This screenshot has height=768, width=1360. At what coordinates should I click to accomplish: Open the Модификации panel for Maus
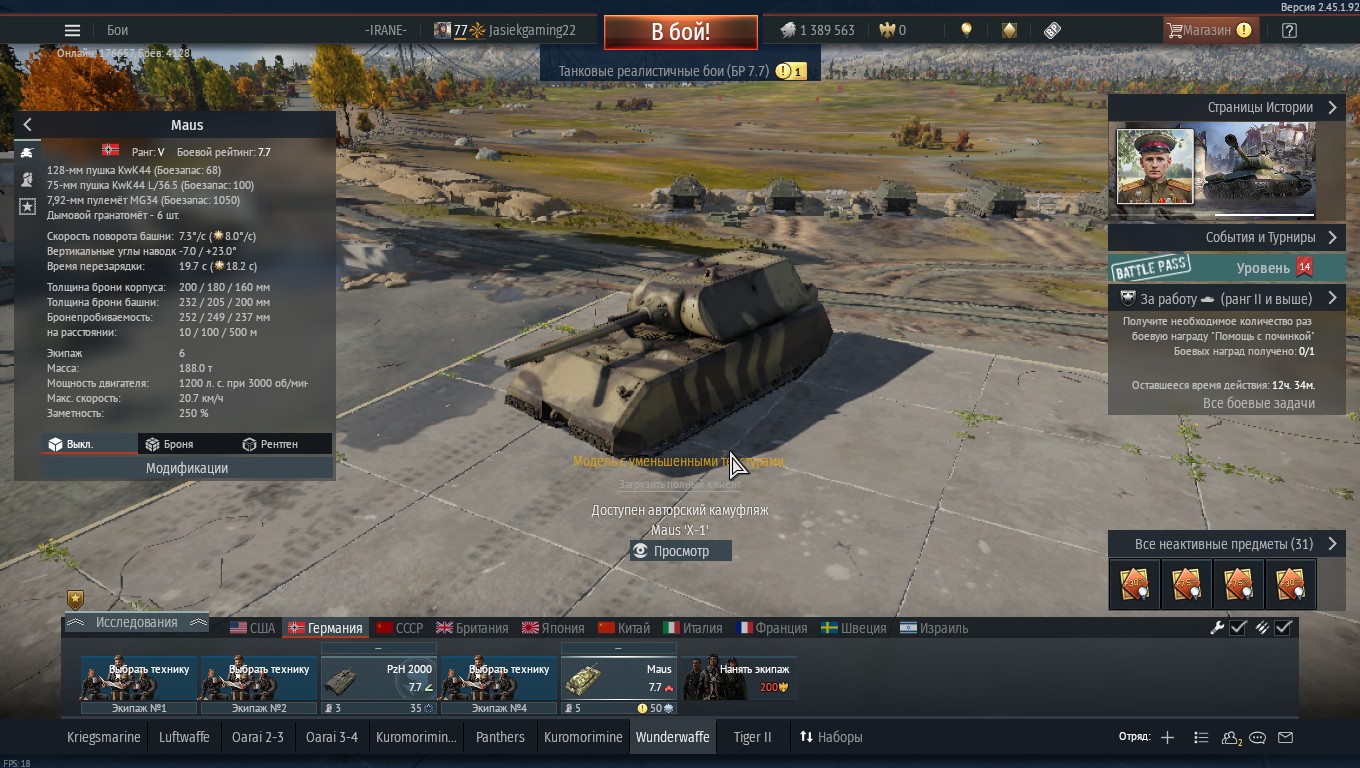187,468
